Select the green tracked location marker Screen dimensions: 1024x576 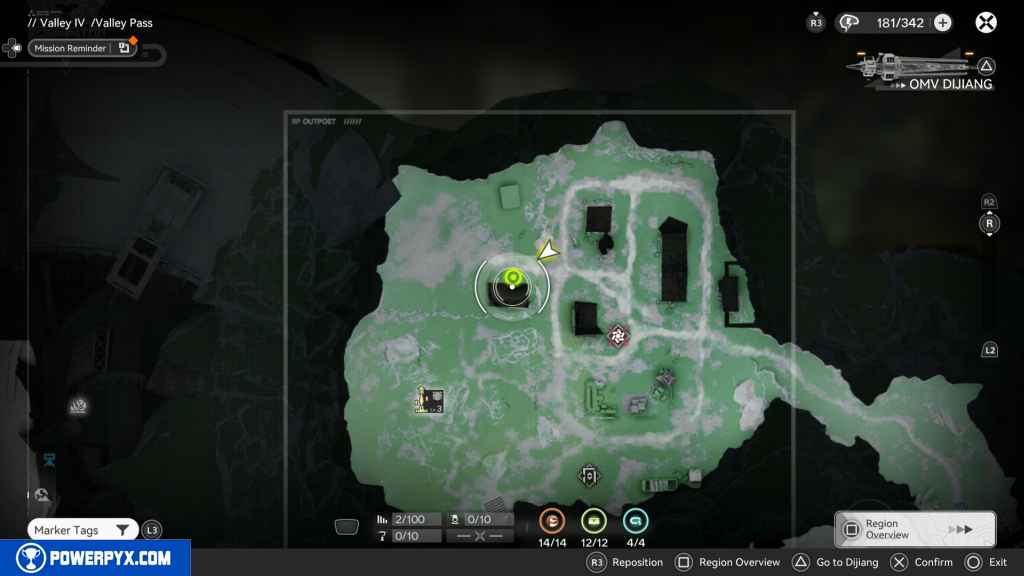tap(513, 279)
